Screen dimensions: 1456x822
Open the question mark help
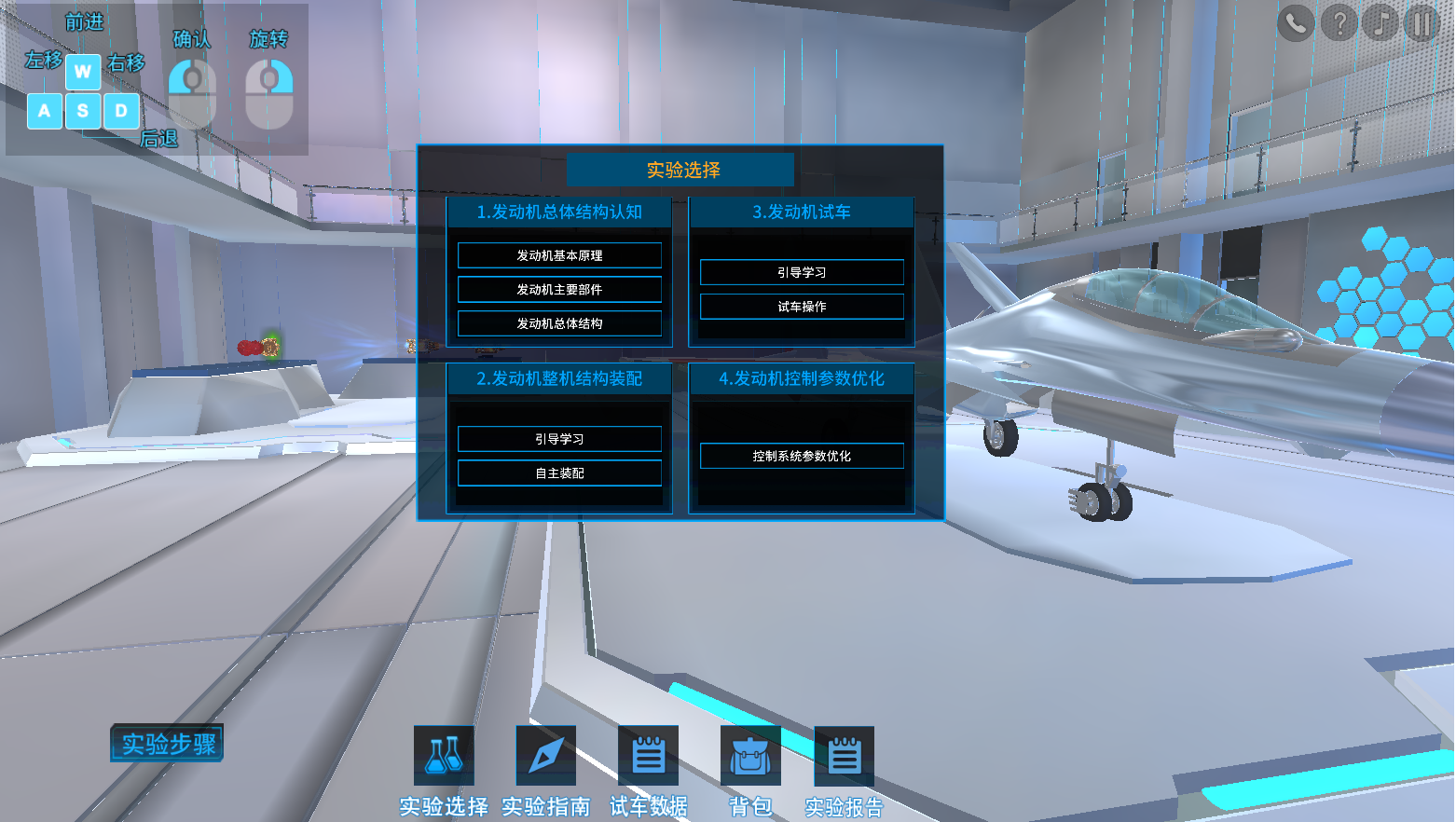pos(1339,22)
